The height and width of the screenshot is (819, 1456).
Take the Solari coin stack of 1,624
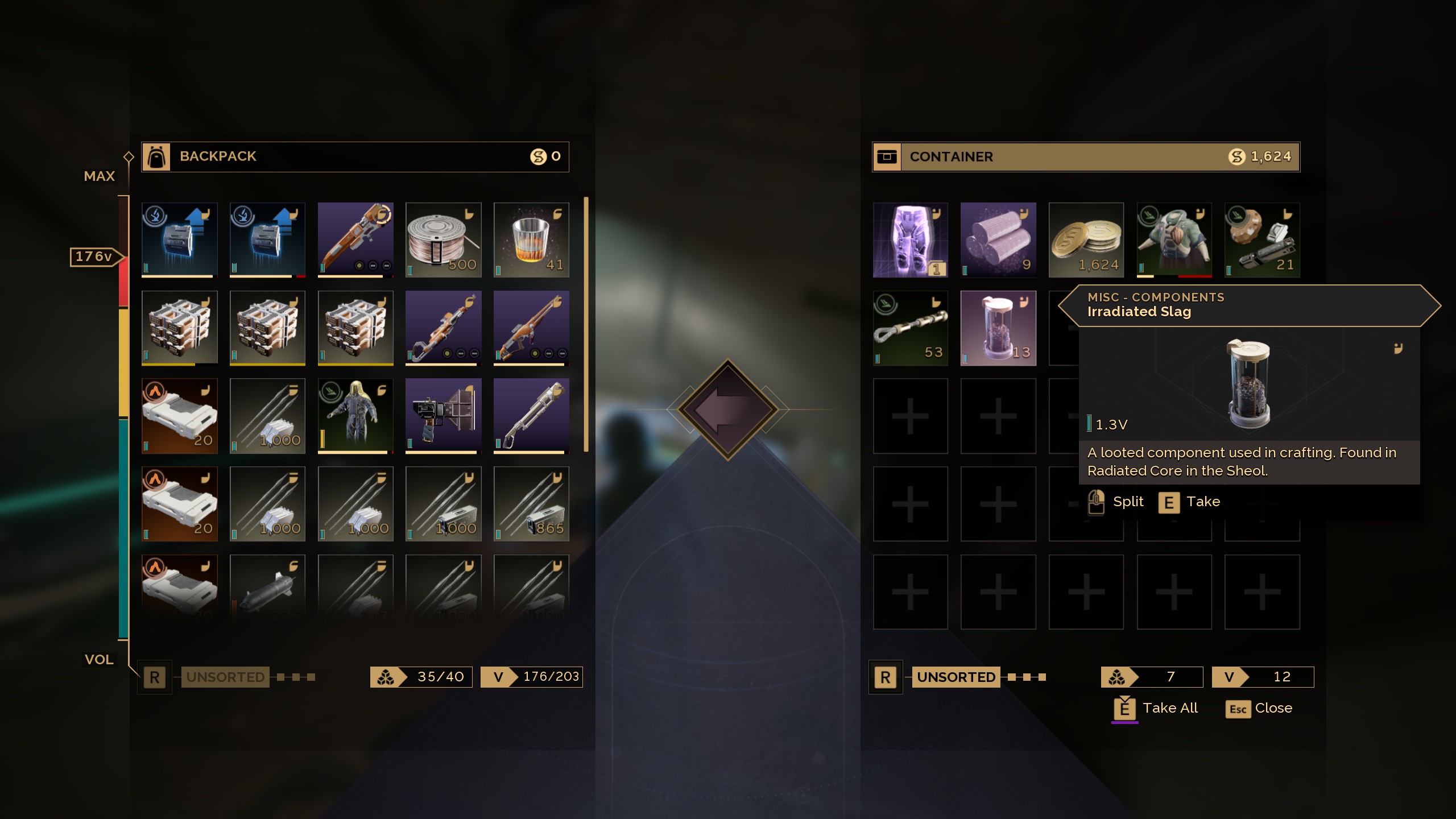click(1086, 239)
